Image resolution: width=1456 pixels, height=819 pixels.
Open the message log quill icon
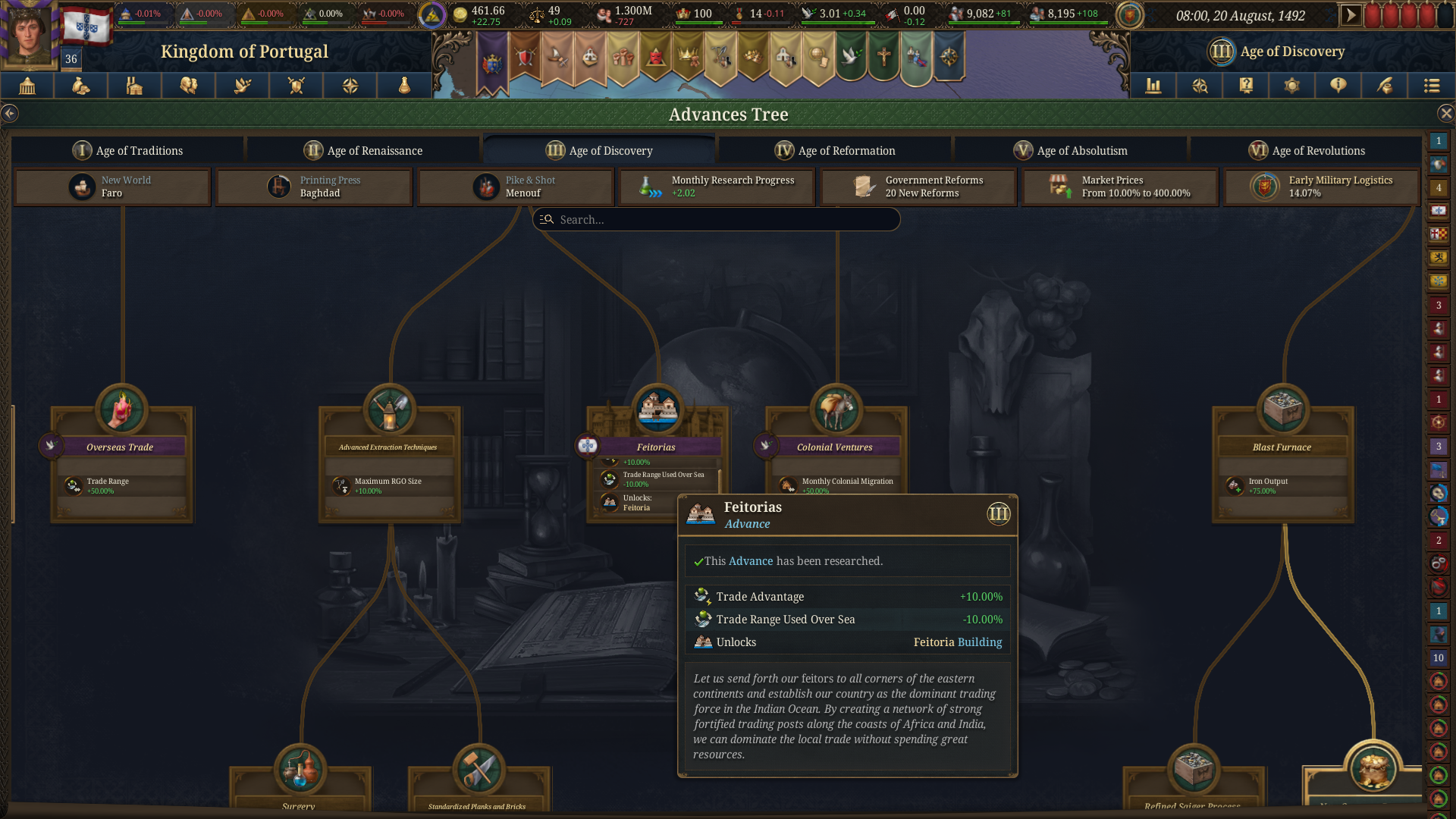click(x=1384, y=86)
